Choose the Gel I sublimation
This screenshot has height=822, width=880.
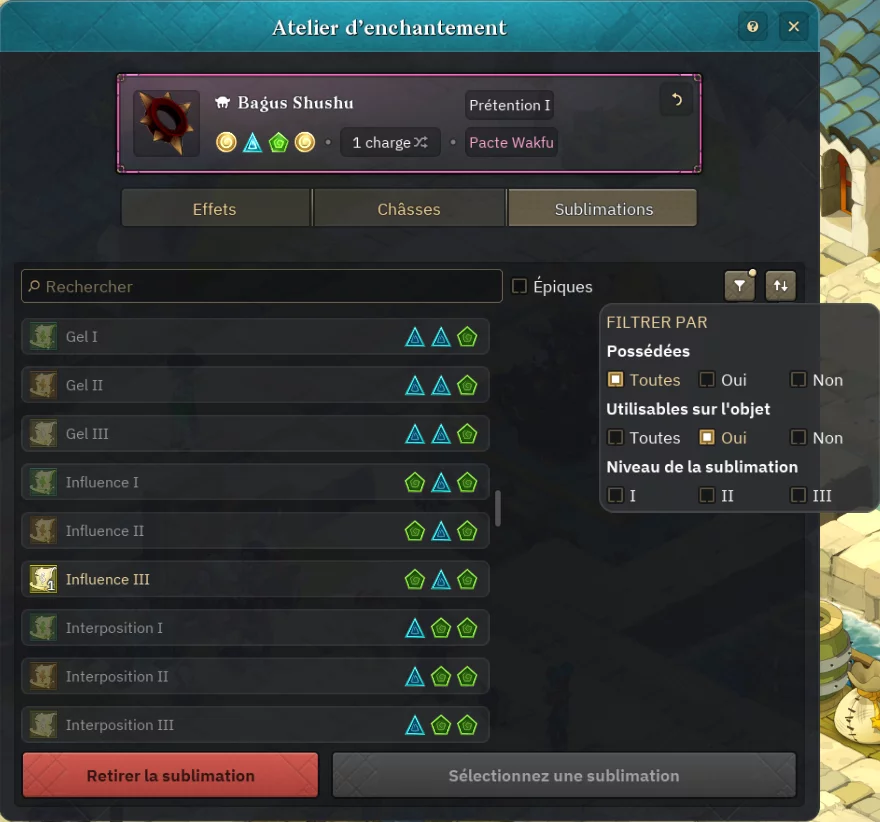click(255, 337)
